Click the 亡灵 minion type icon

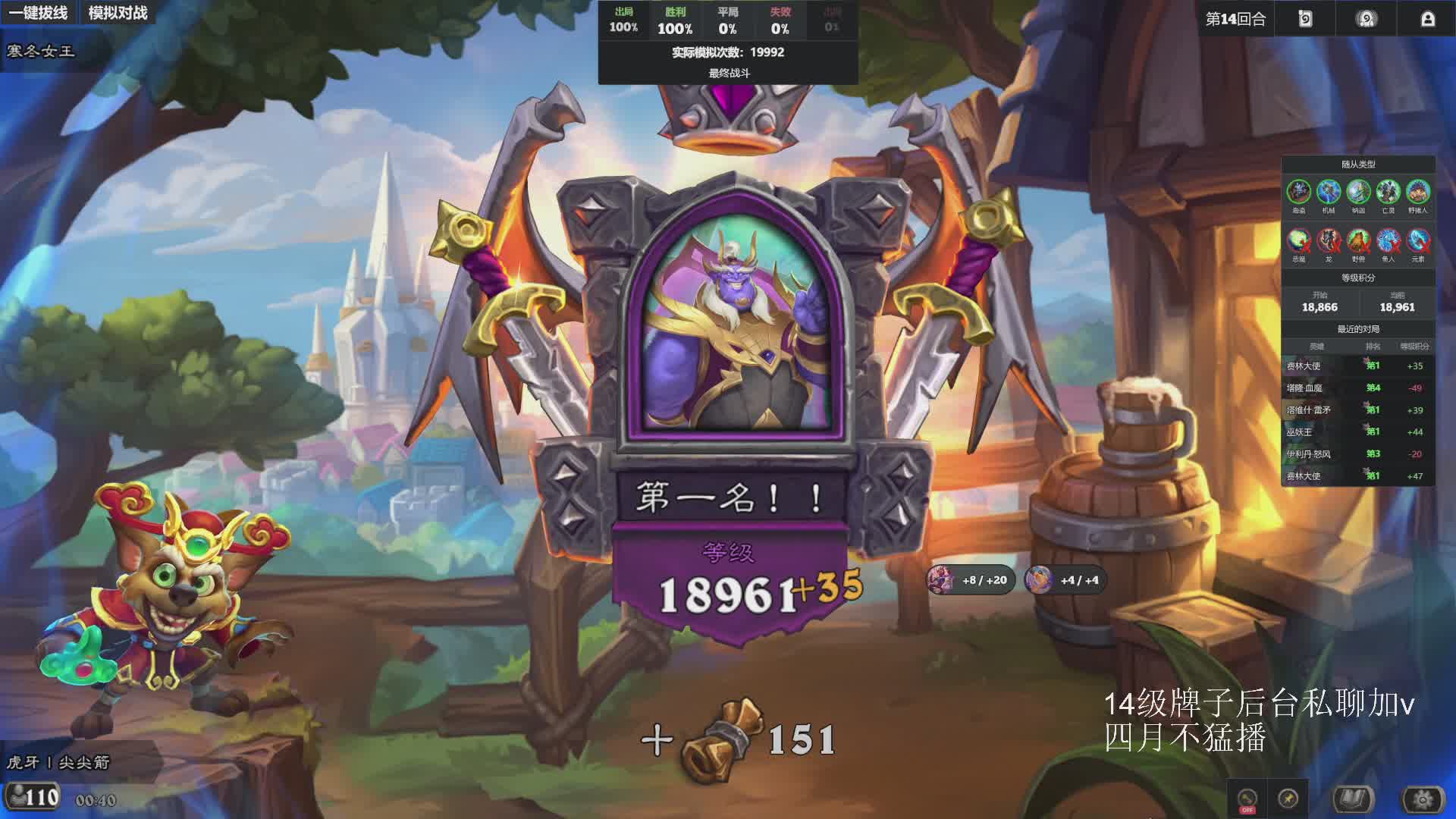click(1388, 192)
